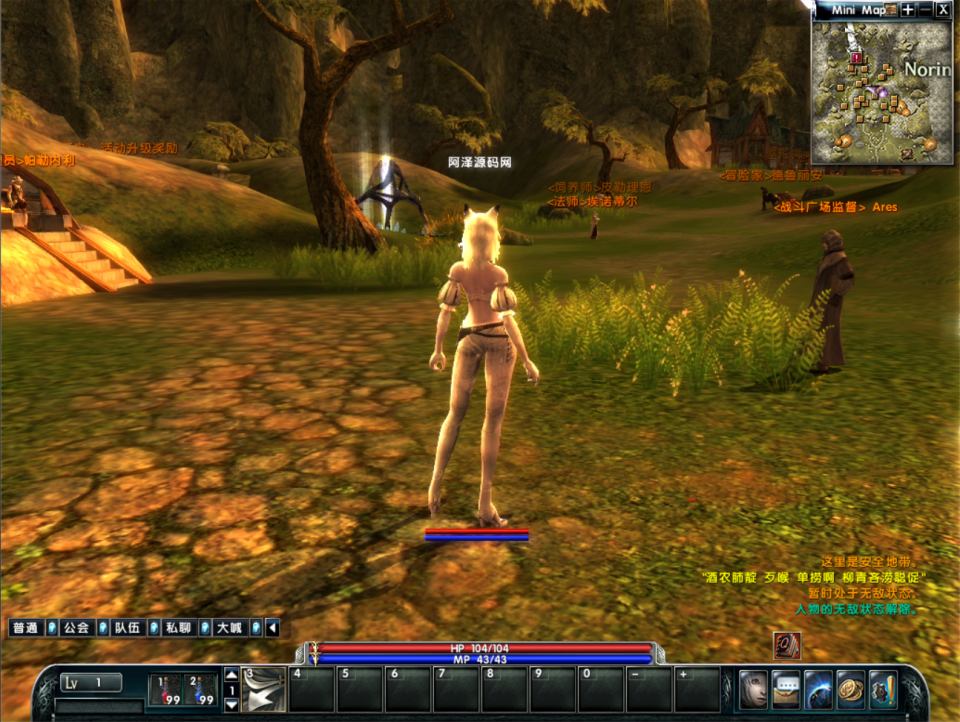The image size is (960, 722).
Task: Use the blue MP potion quick slot
Action: click(202, 689)
